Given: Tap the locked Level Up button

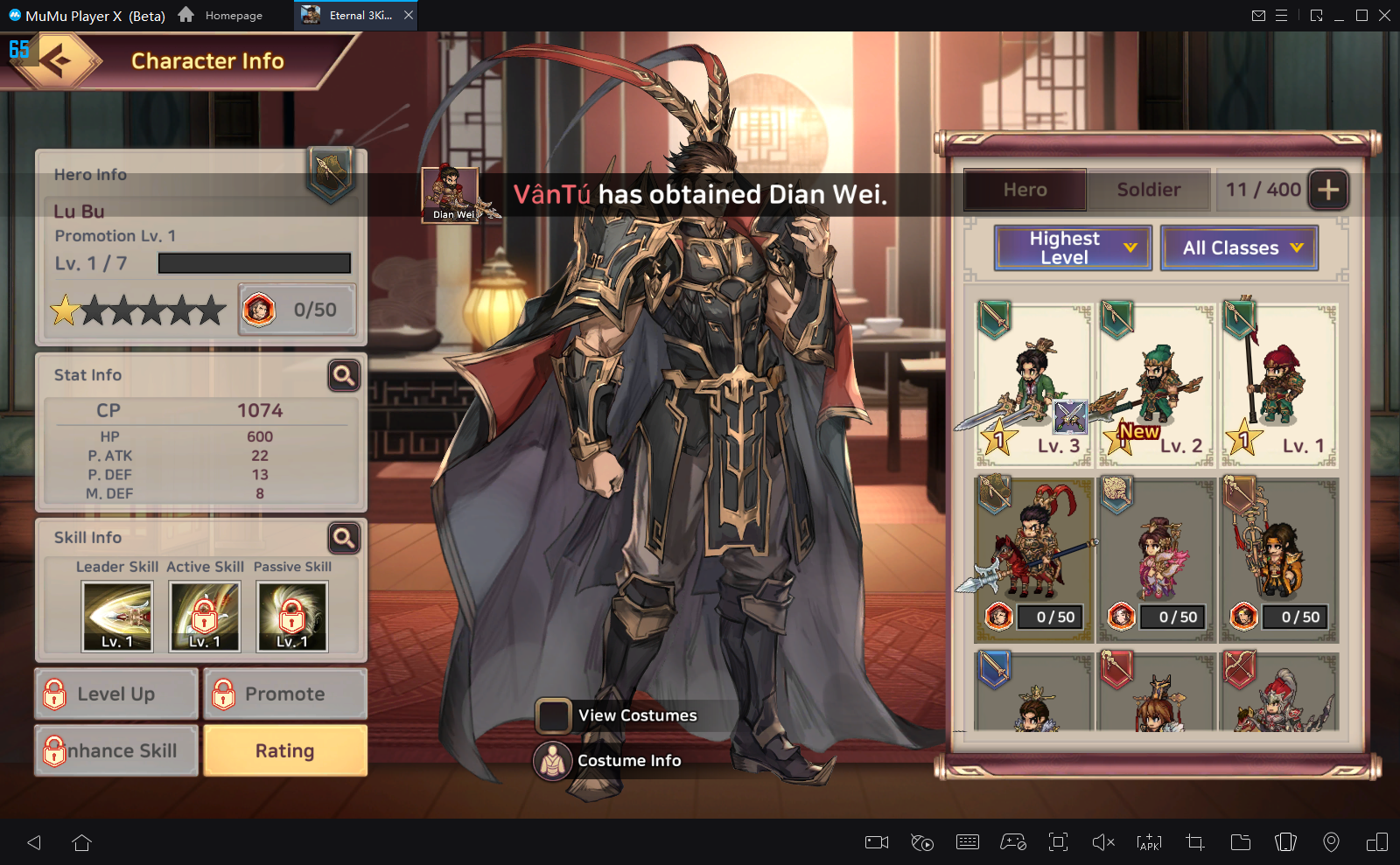Looking at the screenshot, I should pyautogui.click(x=116, y=694).
